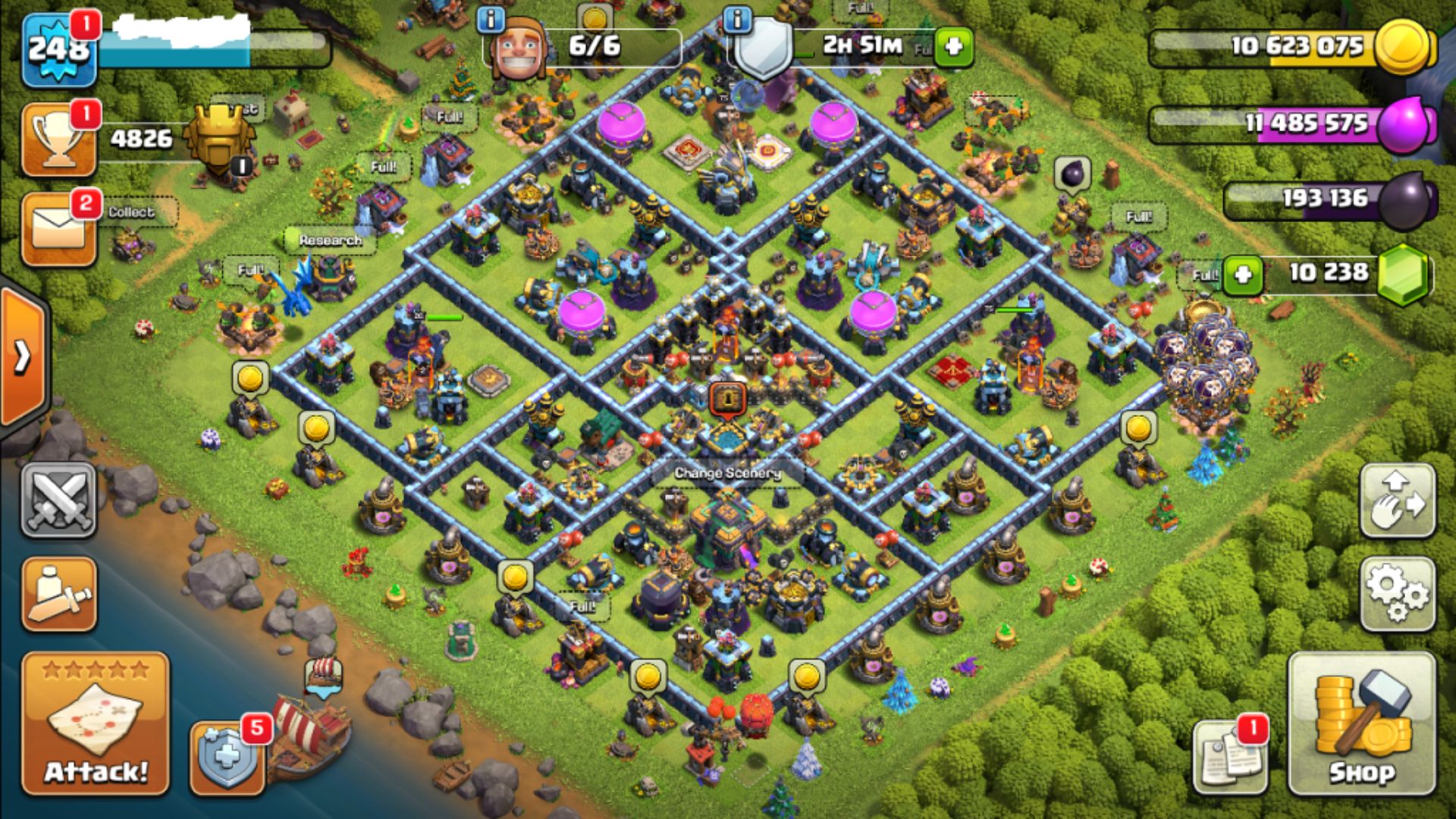Open the Shop
The image size is (1456, 819).
[1361, 723]
